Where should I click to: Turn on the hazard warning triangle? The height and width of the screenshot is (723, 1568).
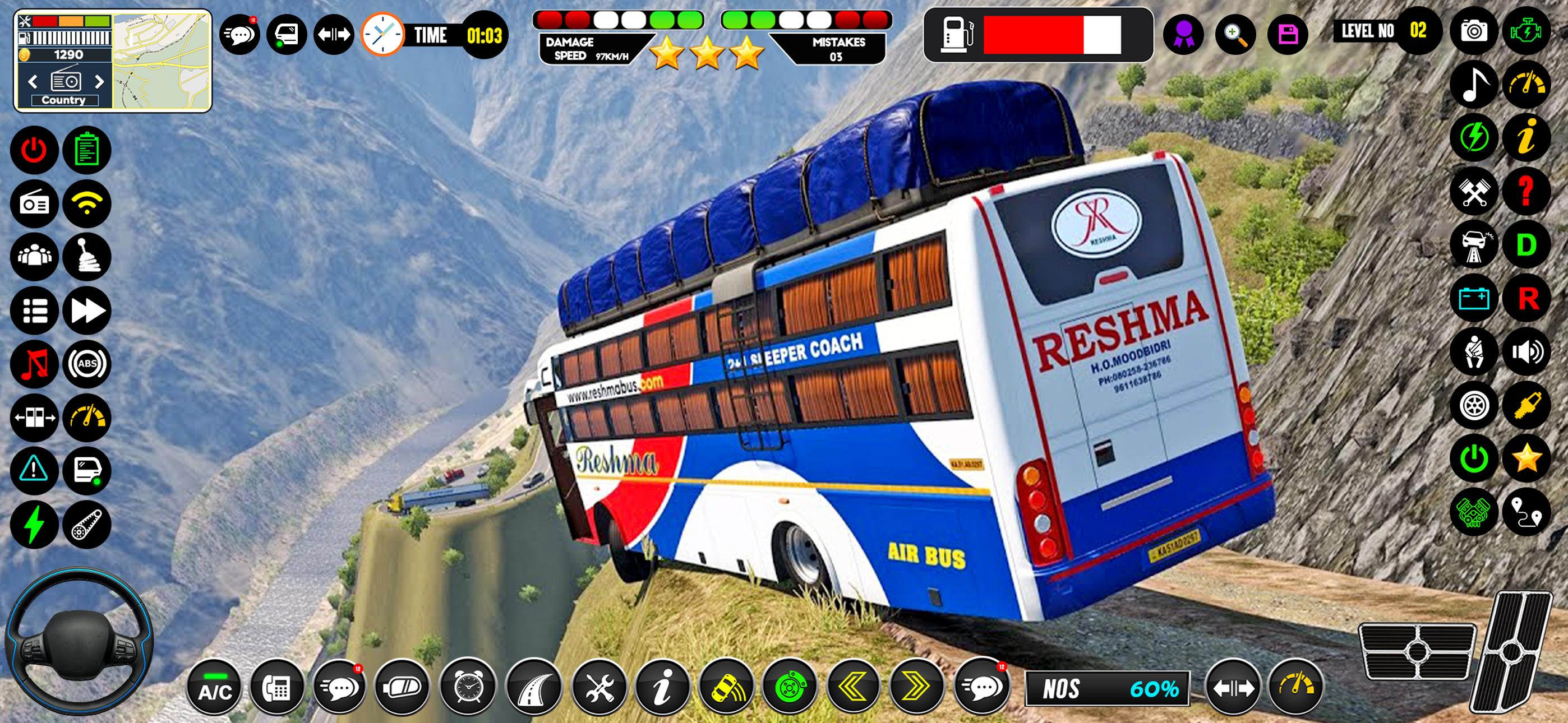pos(34,470)
